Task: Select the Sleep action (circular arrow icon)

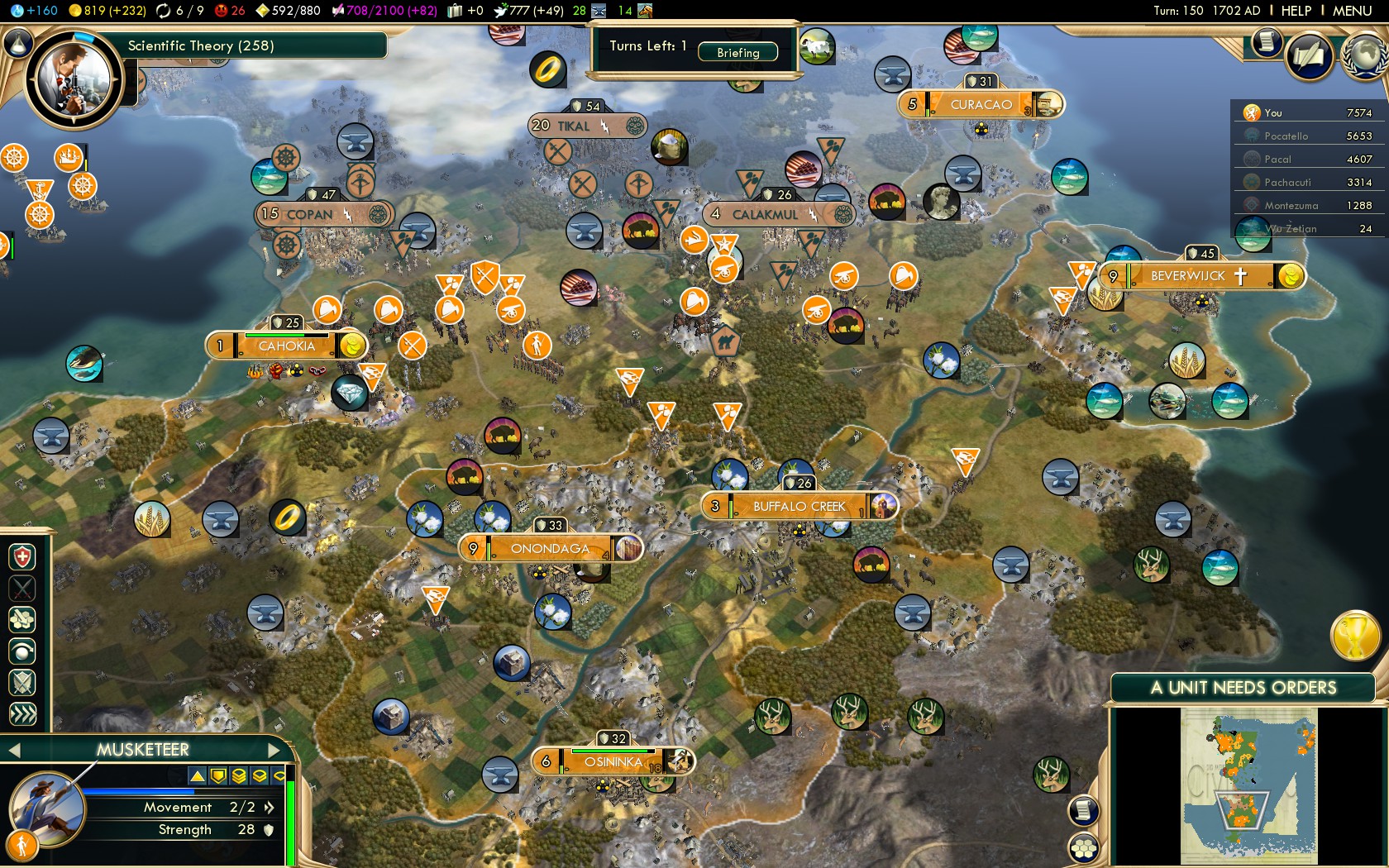Action: coord(22,650)
